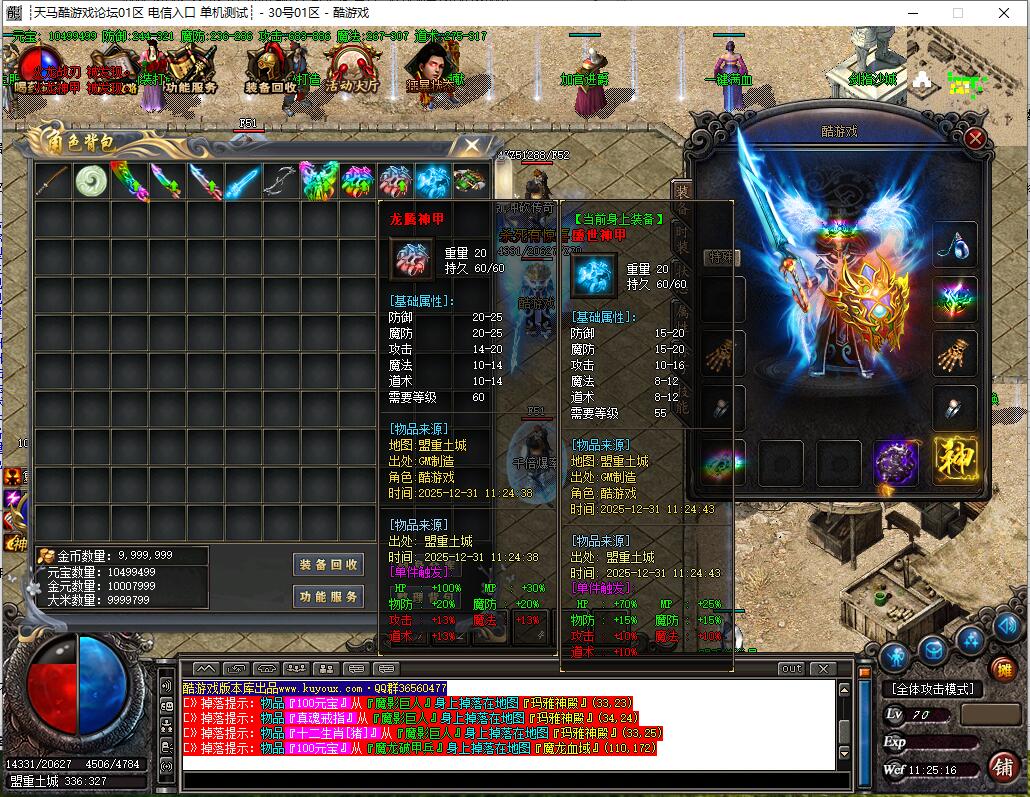Viewport: 1030px width, 797px height.
Task: Select the gray bow item in bag
Action: tap(280, 181)
